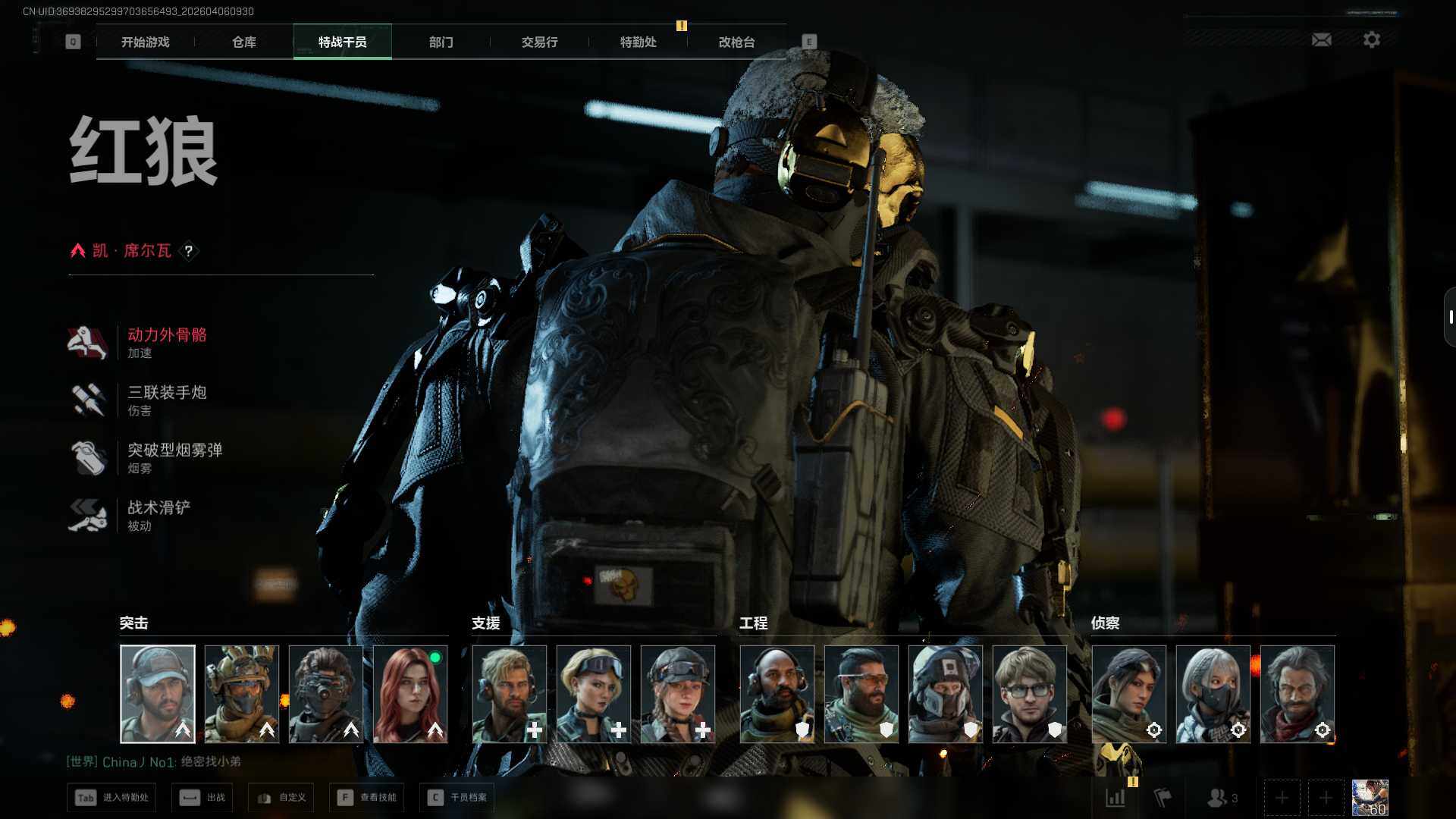Viewport: 1456px width, 819px height.
Task: Select the blonde goggles support operator portrait
Action: [594, 694]
